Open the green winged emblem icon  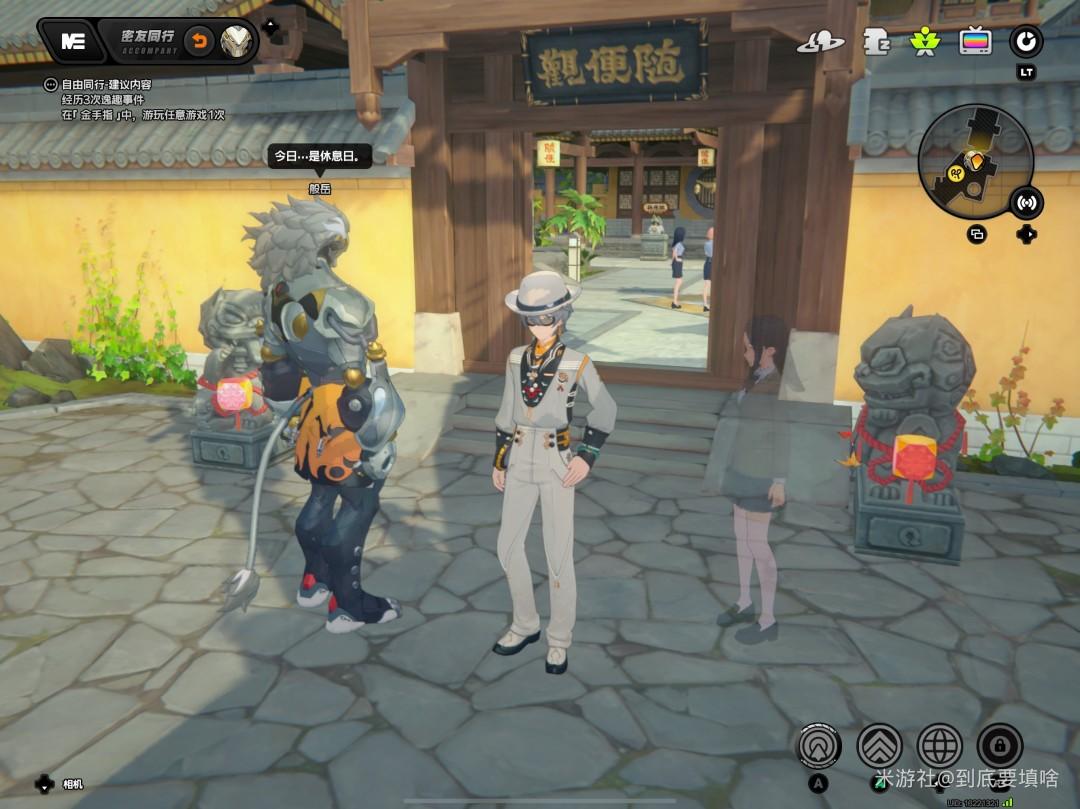pos(924,42)
